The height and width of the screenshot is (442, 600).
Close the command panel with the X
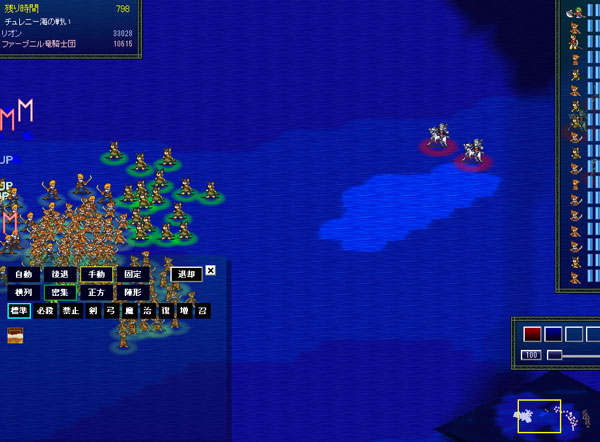click(211, 270)
